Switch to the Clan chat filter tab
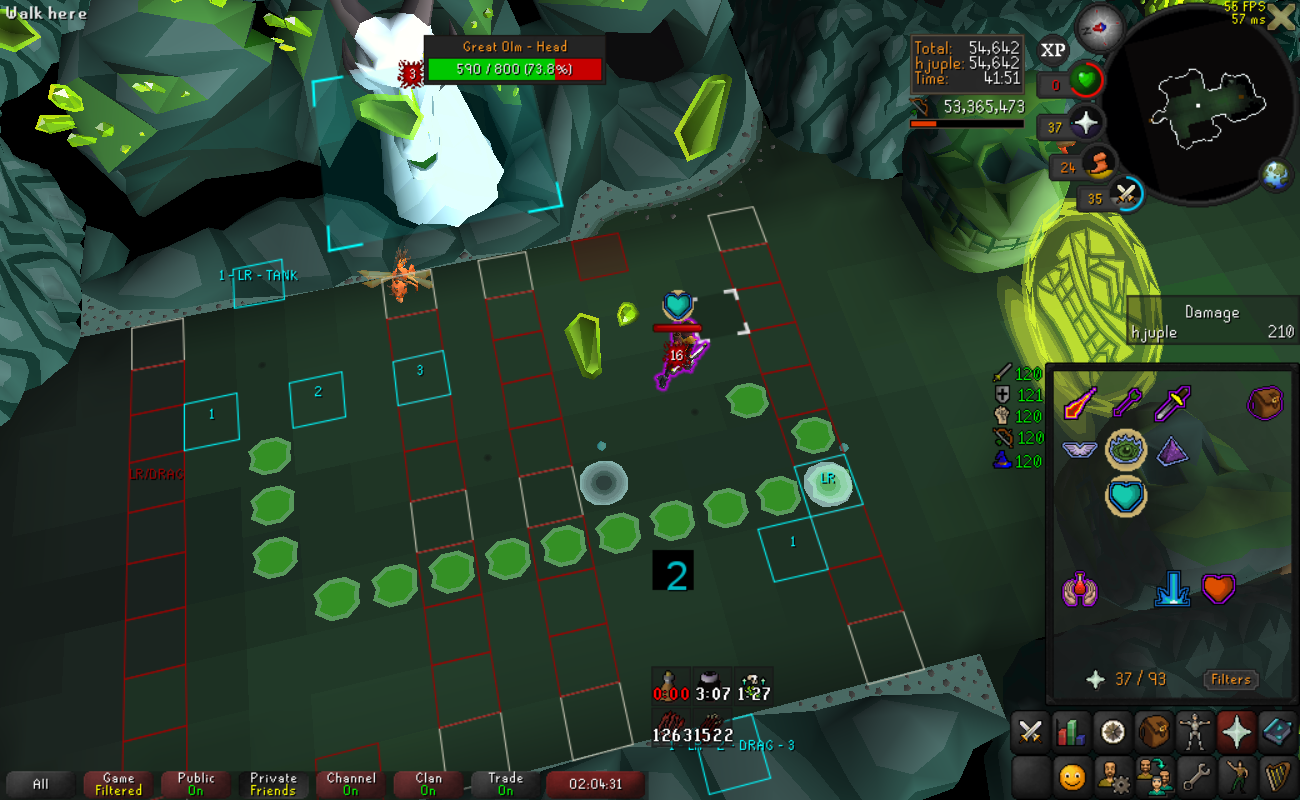 pyautogui.click(x=428, y=784)
